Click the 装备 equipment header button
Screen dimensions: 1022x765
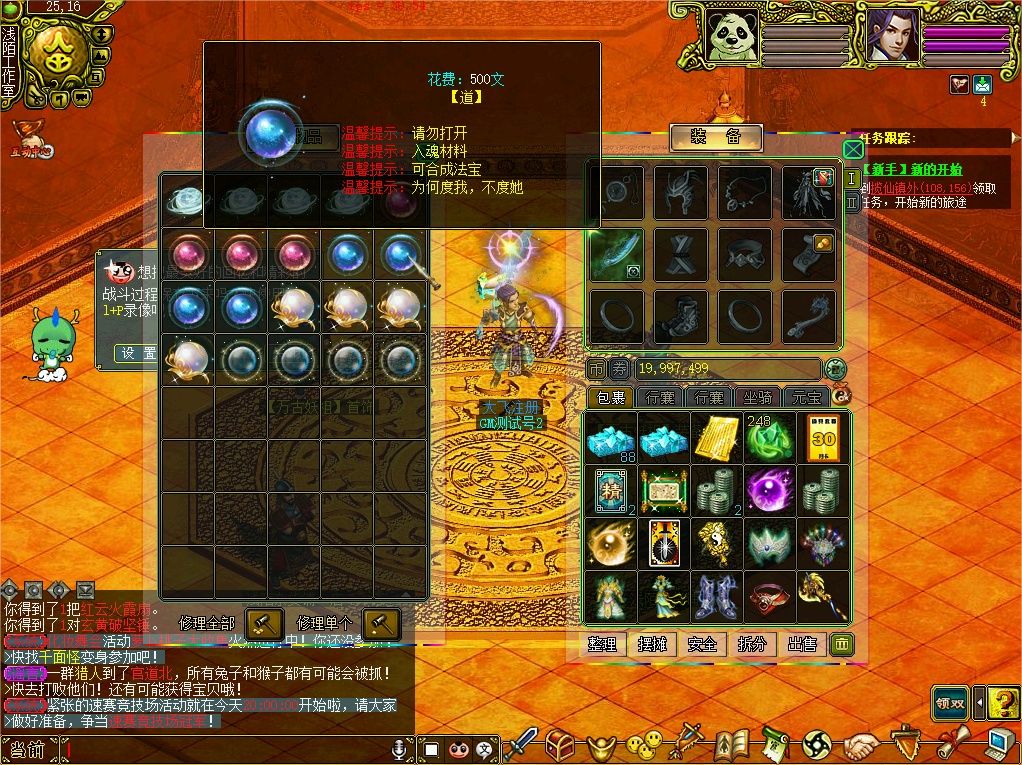[716, 138]
